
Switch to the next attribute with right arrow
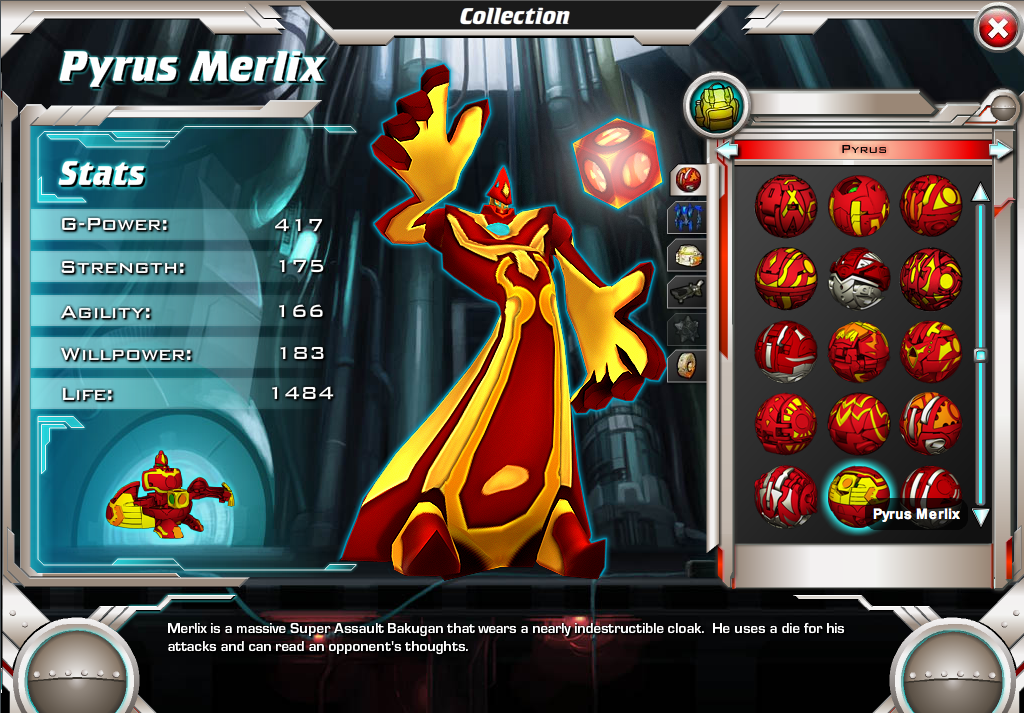[1000, 150]
